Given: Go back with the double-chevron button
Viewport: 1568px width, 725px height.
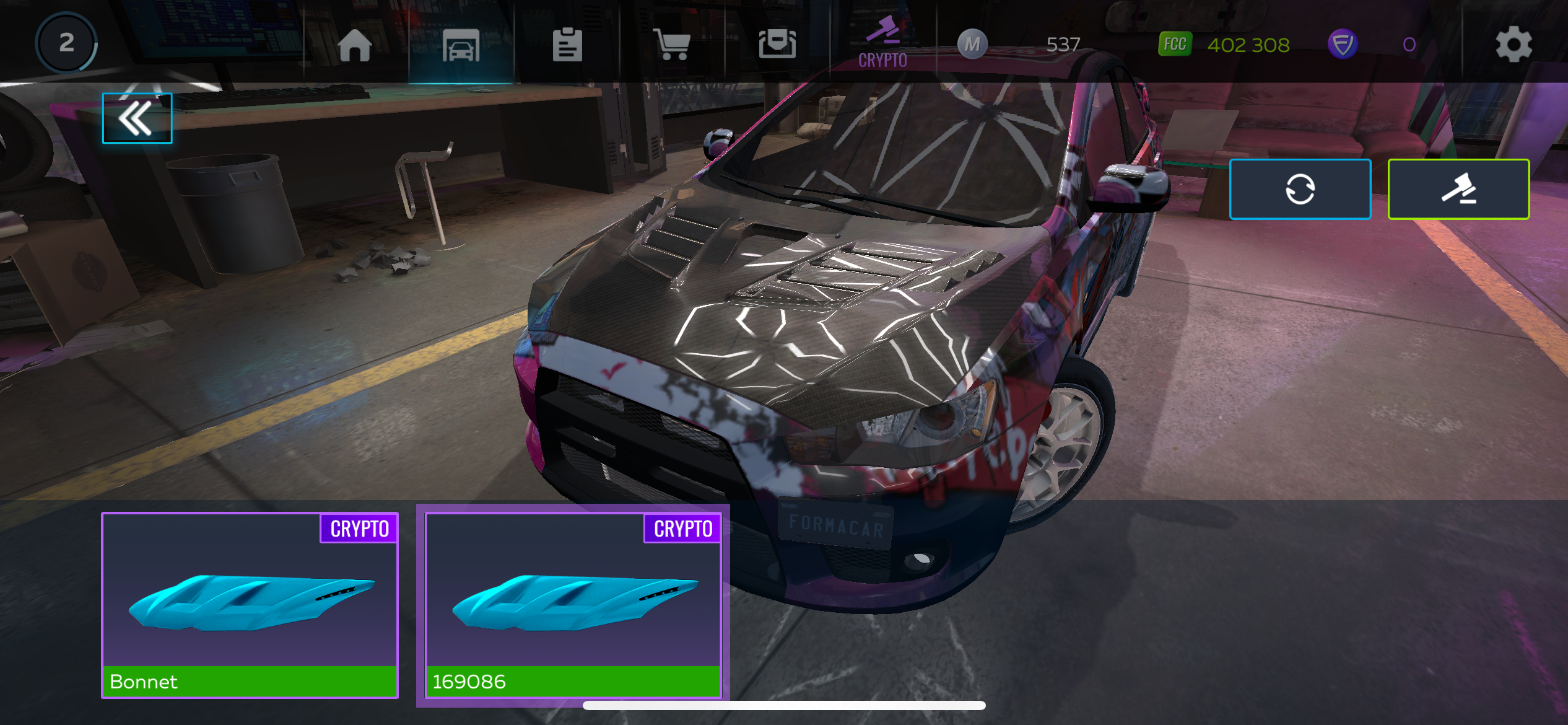Looking at the screenshot, I should coord(137,118).
